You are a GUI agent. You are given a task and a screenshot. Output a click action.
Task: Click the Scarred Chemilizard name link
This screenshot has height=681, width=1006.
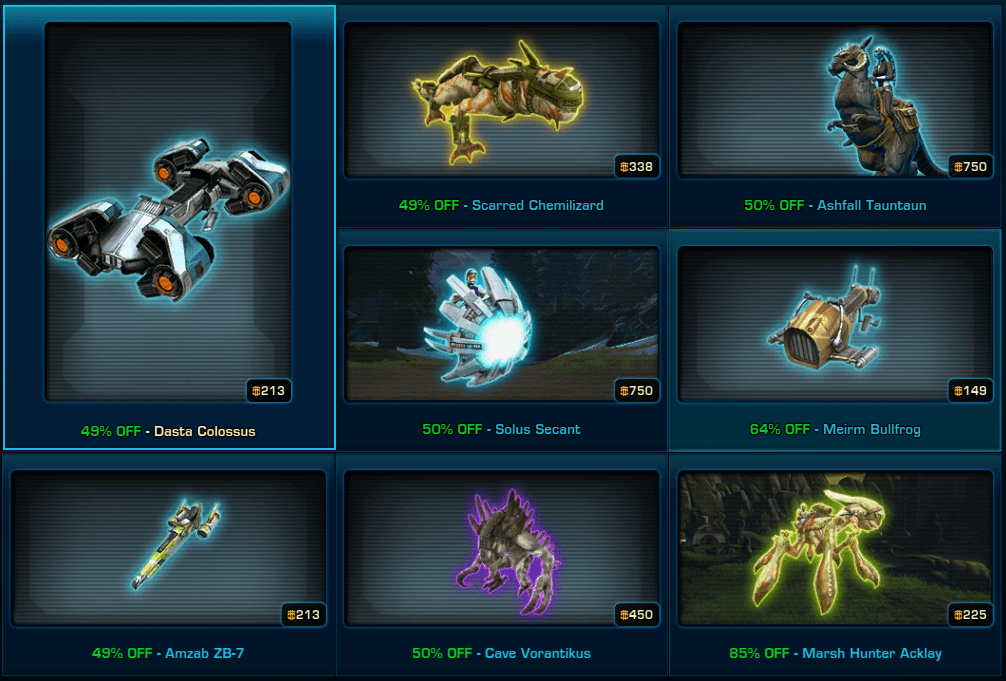pyautogui.click(x=538, y=205)
